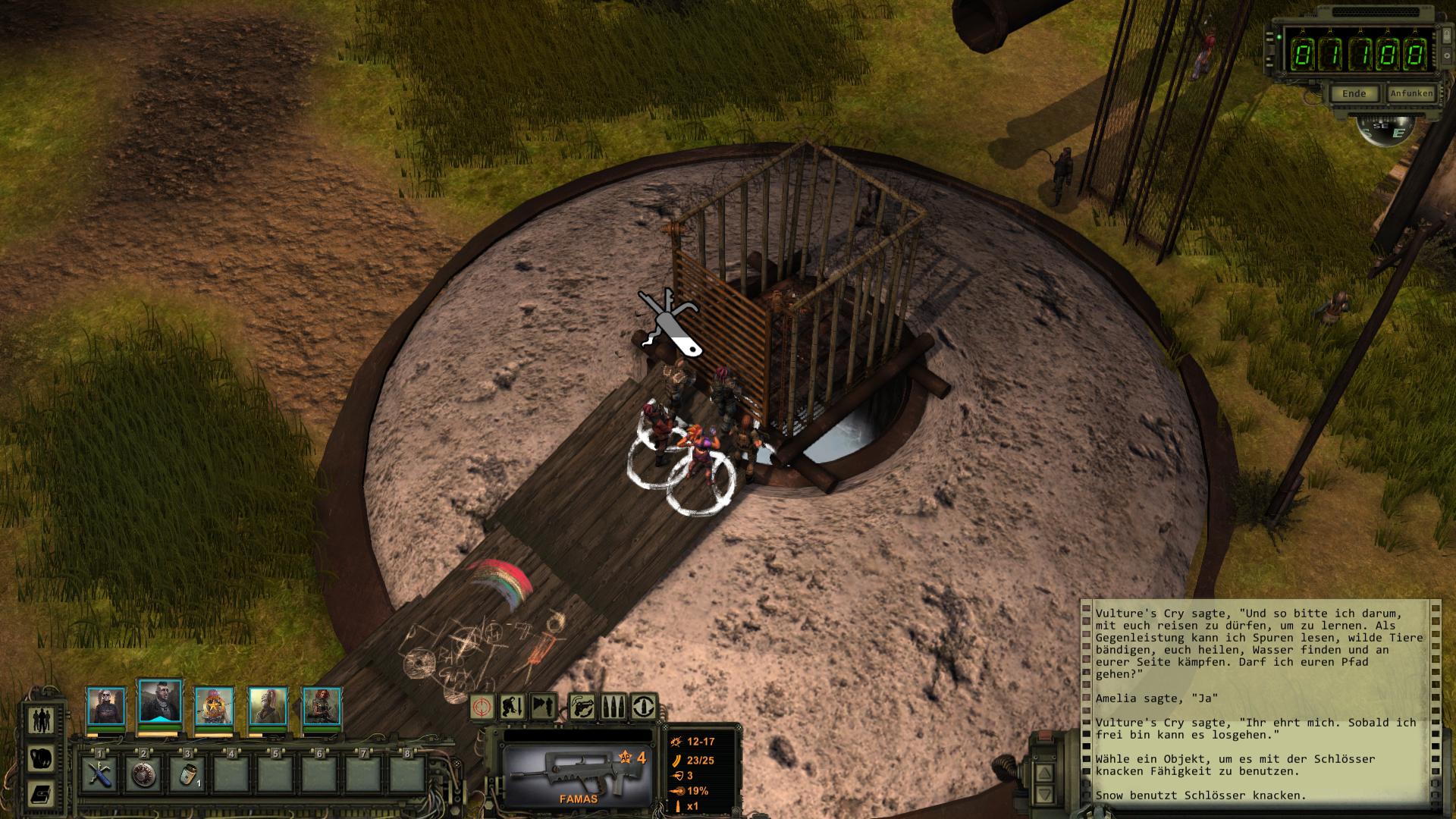Select the white-haired ranger portrait
This screenshot has width=1456, height=819.
105,707
